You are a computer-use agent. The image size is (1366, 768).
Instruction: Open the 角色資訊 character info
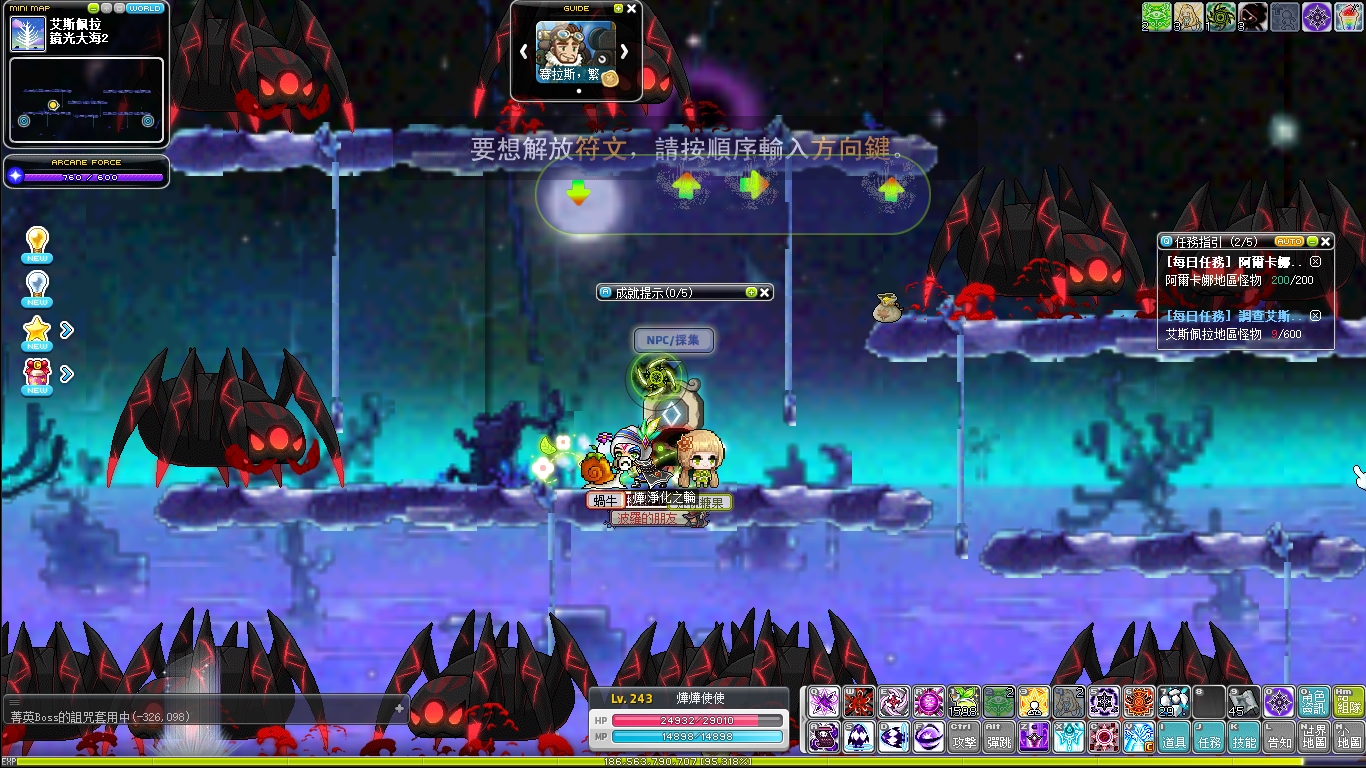pos(1314,701)
